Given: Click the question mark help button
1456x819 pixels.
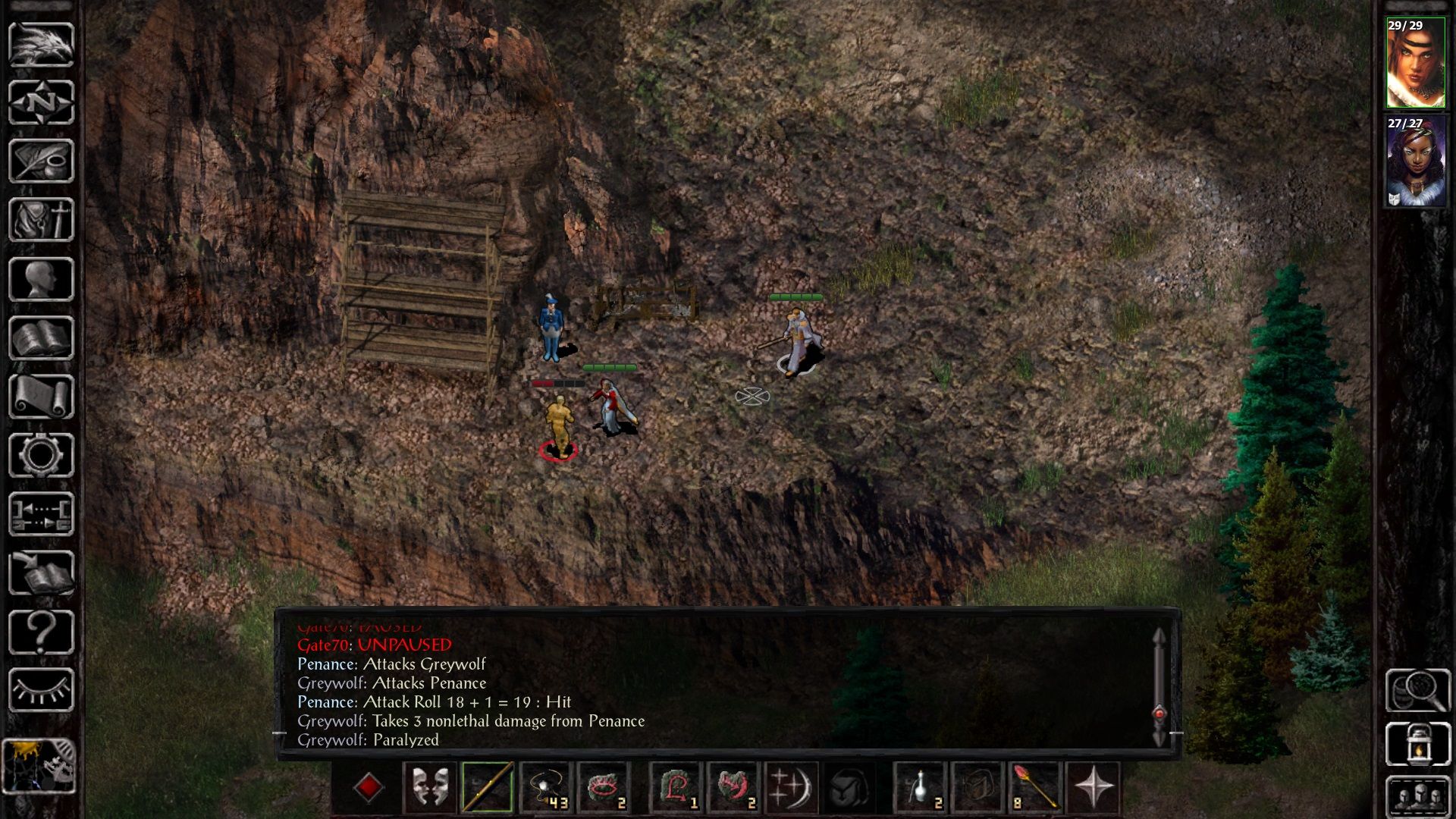Looking at the screenshot, I should 41,632.
